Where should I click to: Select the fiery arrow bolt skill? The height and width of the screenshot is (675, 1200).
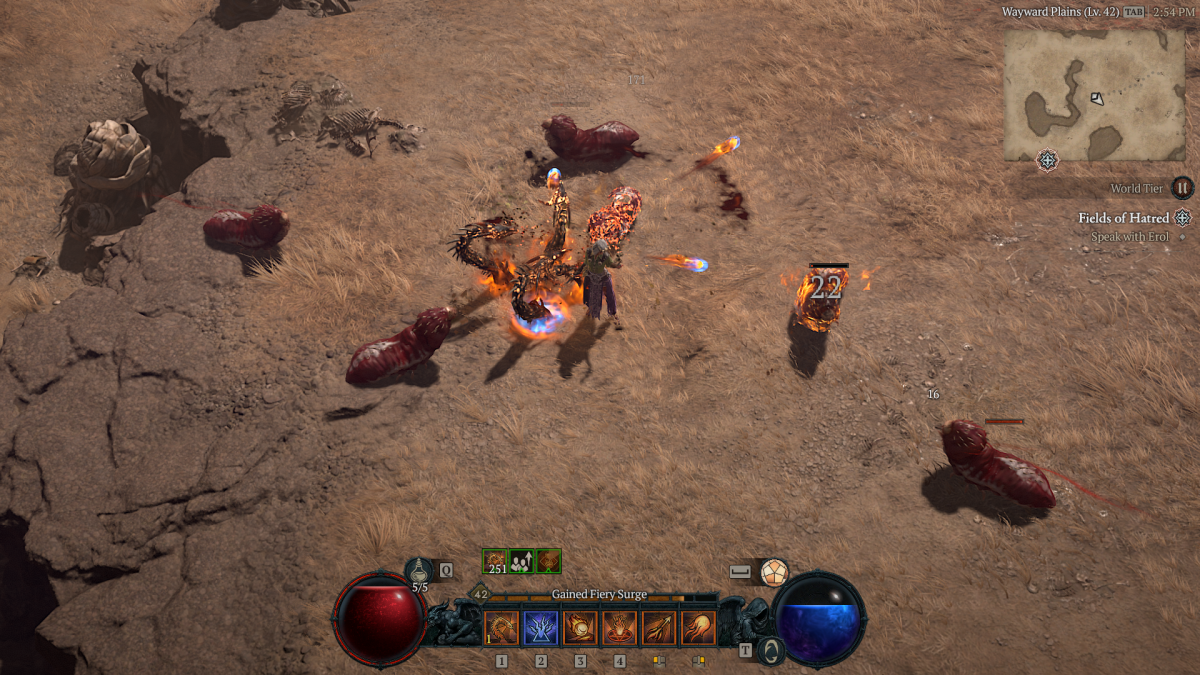click(658, 628)
